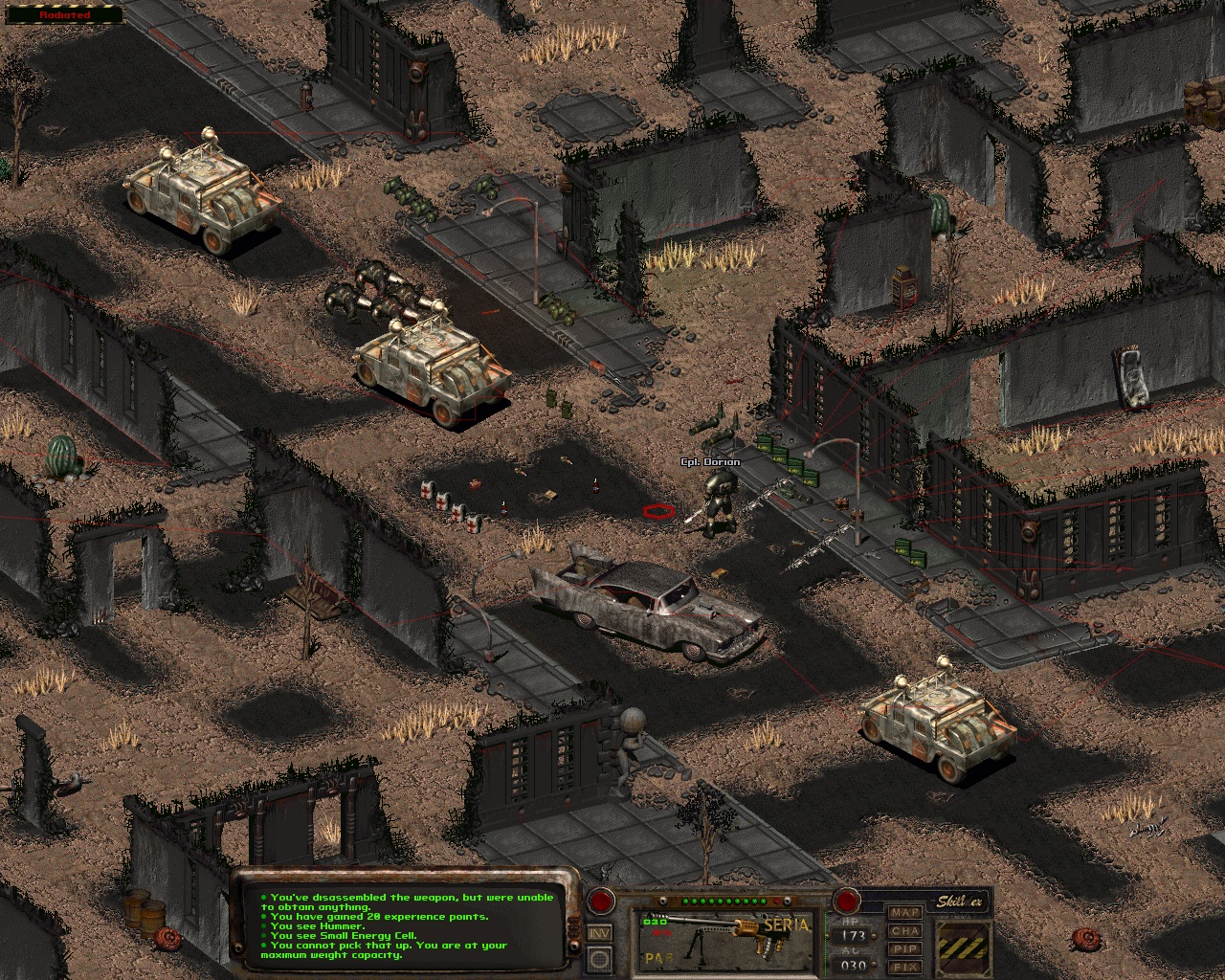Open the PIP Pip-Boy

[904, 949]
